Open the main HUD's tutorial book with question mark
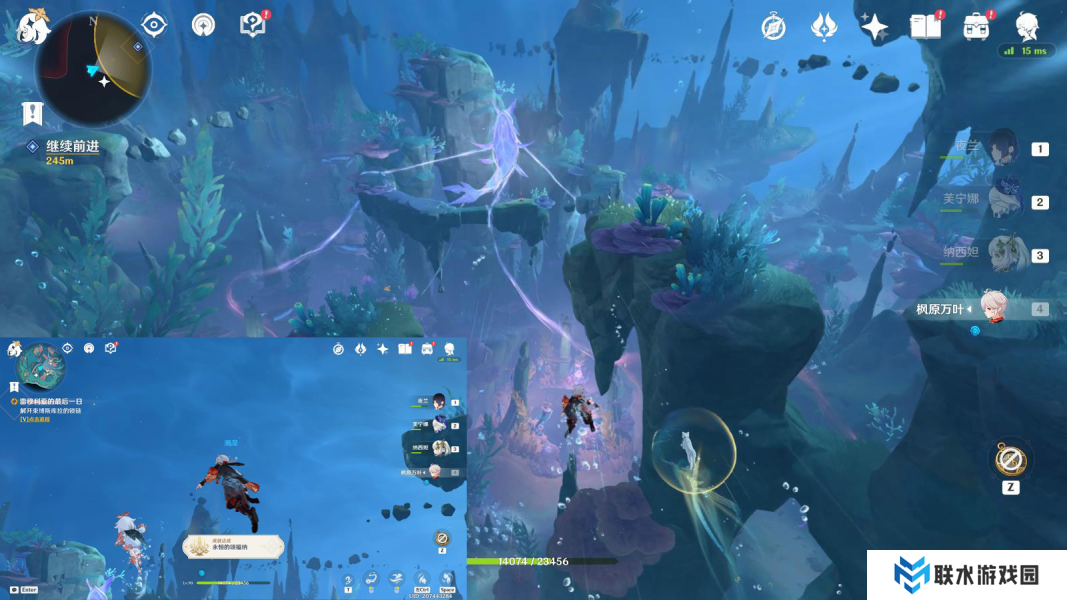This screenshot has width=1067, height=600. click(253, 24)
